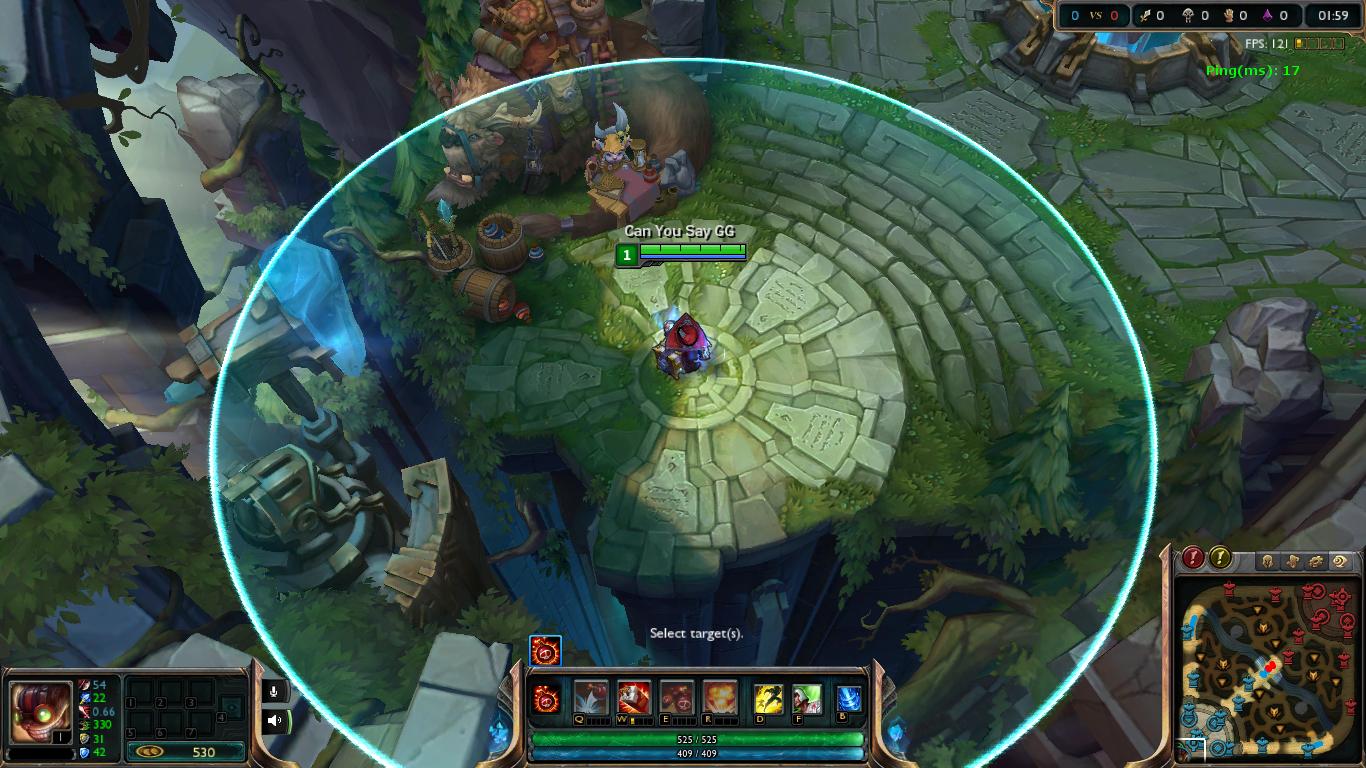
Task: Activate the Q ability icon
Action: [591, 696]
